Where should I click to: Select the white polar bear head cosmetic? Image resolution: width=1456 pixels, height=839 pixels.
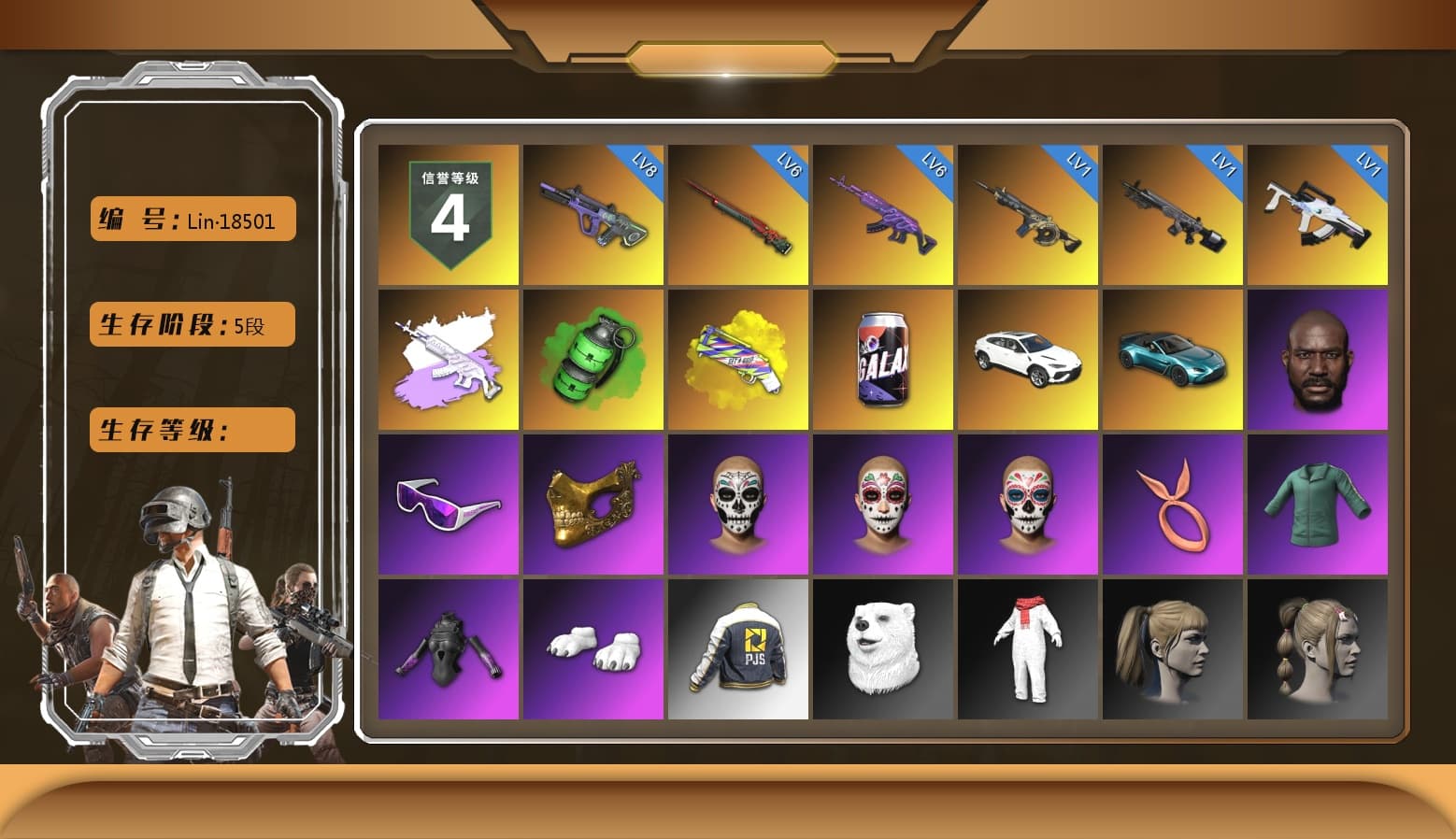(x=883, y=649)
